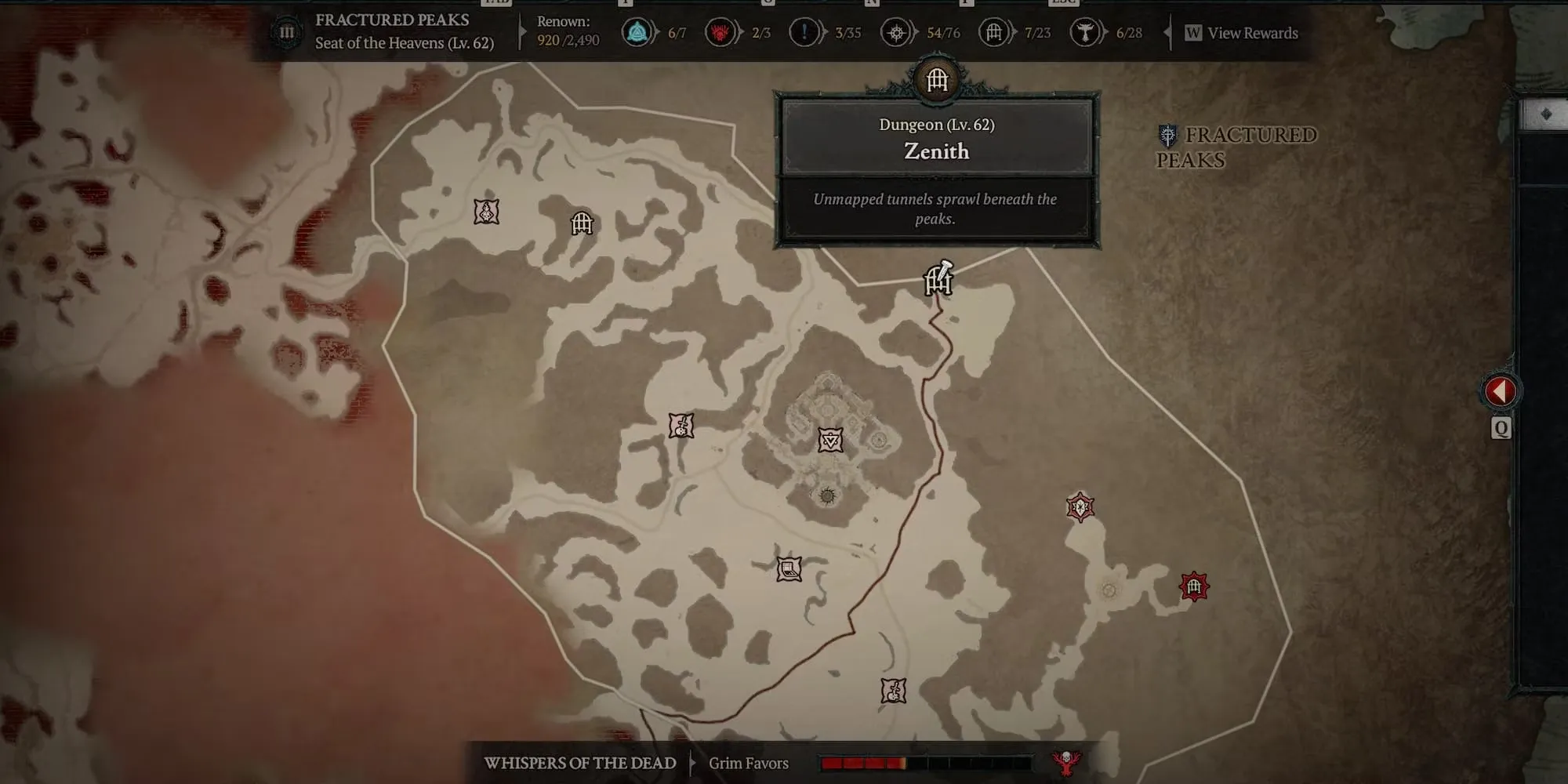Click the red left-arrow panel button
Image resolution: width=1568 pixels, height=784 pixels.
[1500, 391]
